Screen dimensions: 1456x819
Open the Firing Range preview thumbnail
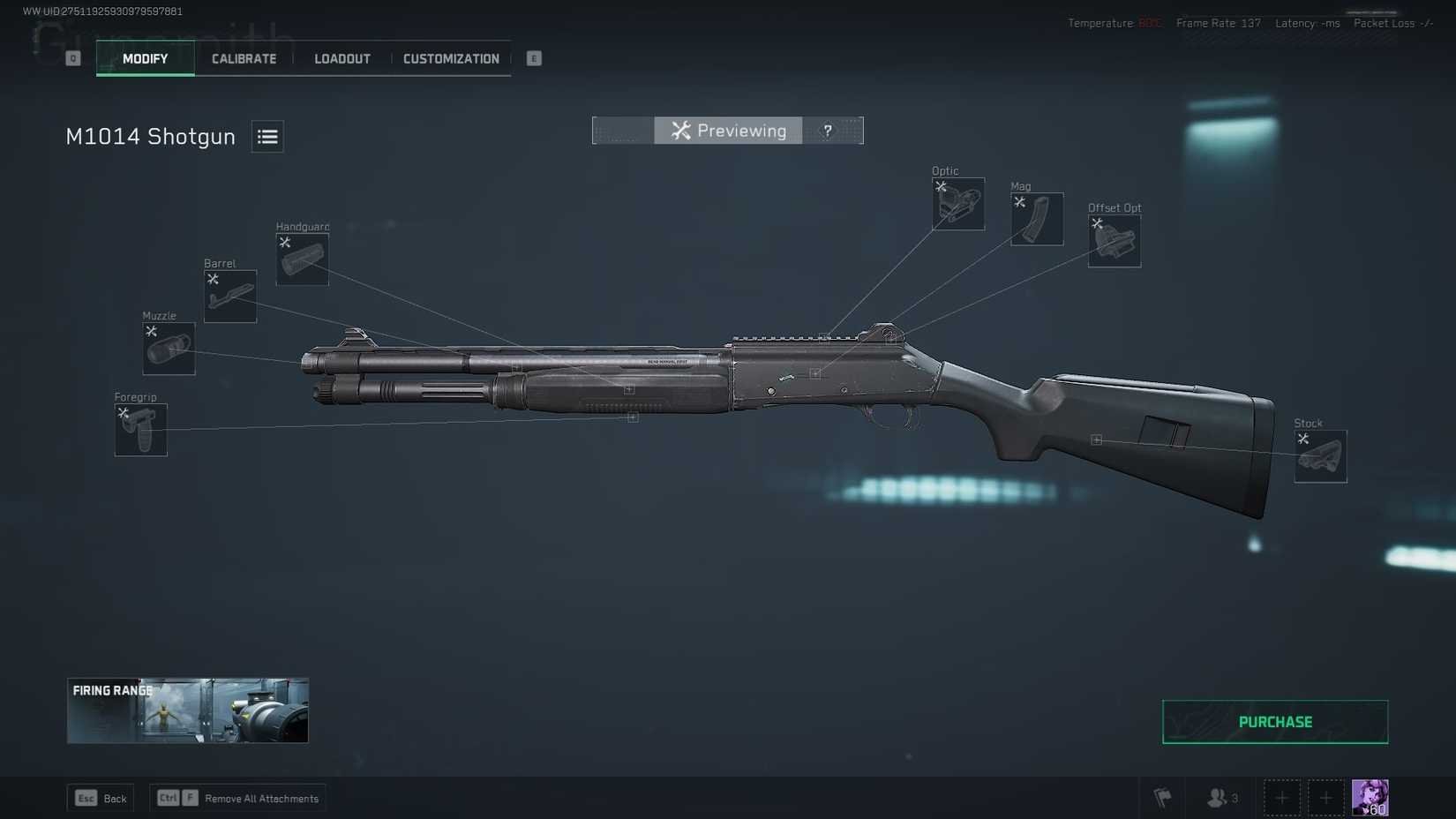[x=187, y=710]
